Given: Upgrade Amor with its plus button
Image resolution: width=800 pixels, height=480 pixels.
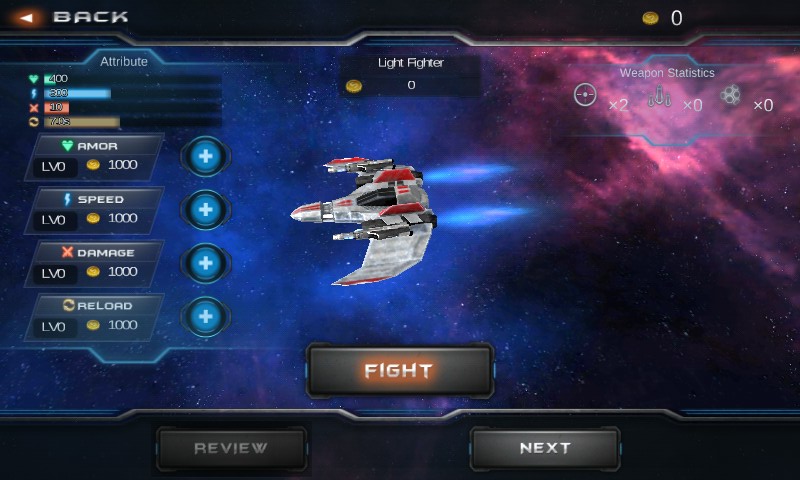Looking at the screenshot, I should [x=206, y=157].
